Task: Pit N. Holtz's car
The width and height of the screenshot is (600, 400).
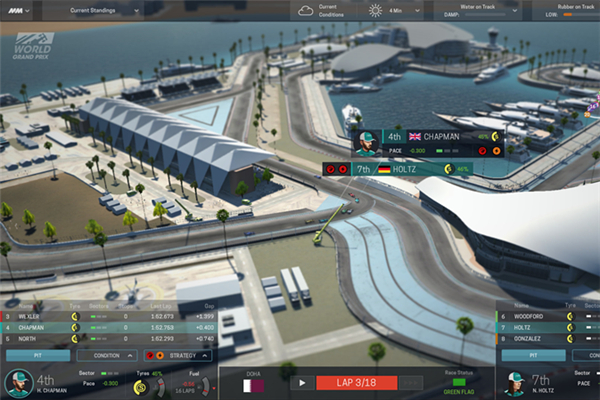Action: (x=533, y=355)
